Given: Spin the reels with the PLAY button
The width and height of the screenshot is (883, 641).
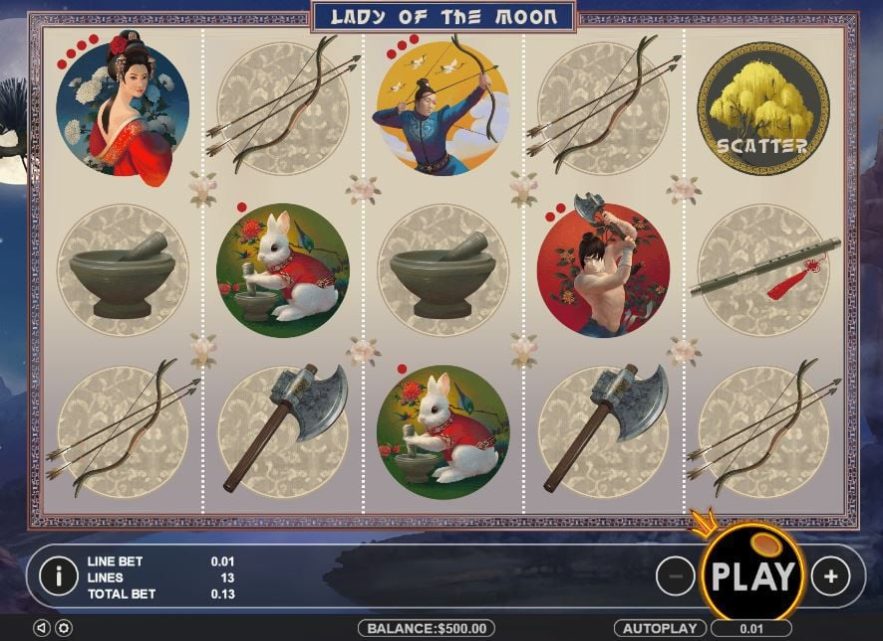Looking at the screenshot, I should [752, 575].
